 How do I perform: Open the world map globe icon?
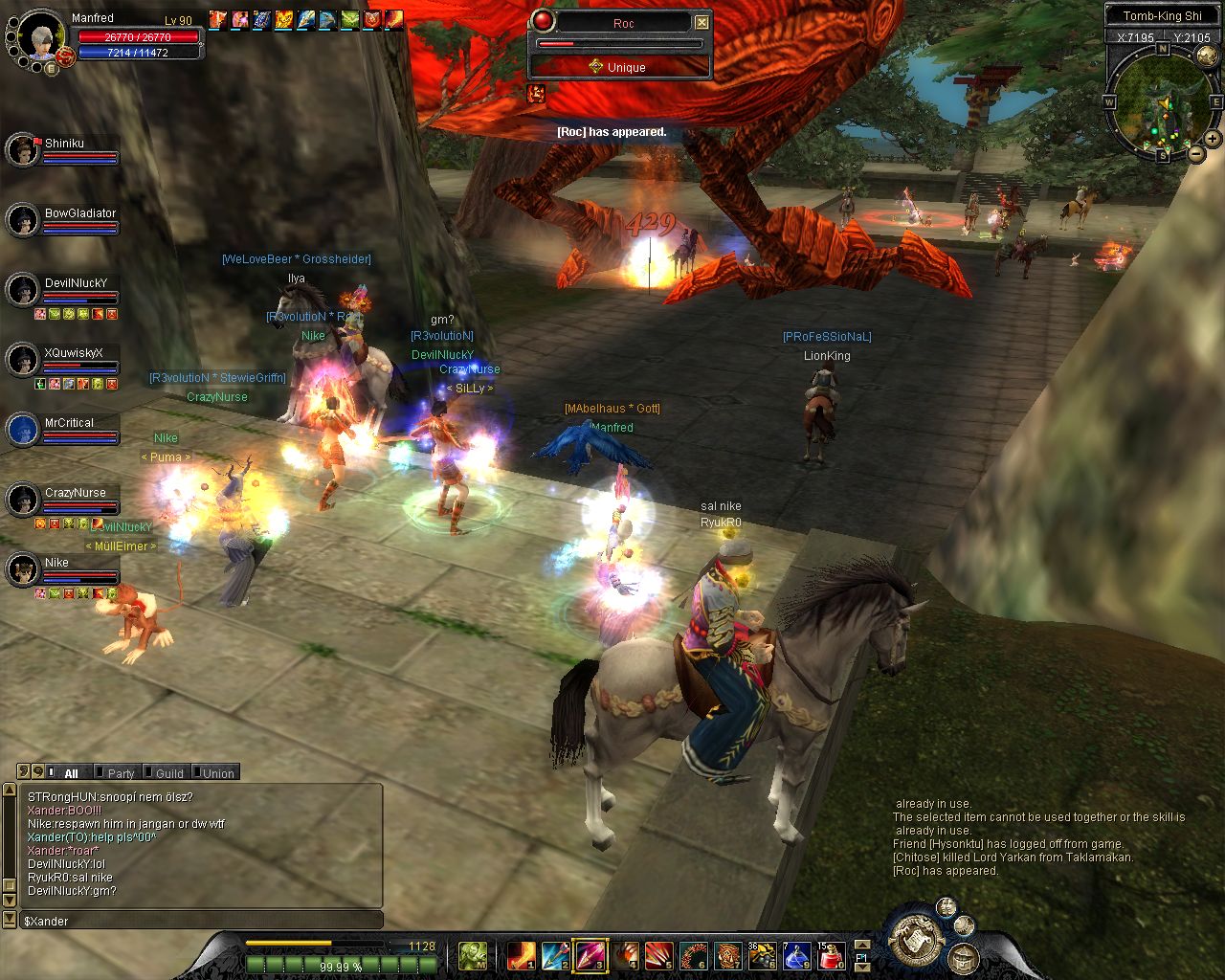946,907
